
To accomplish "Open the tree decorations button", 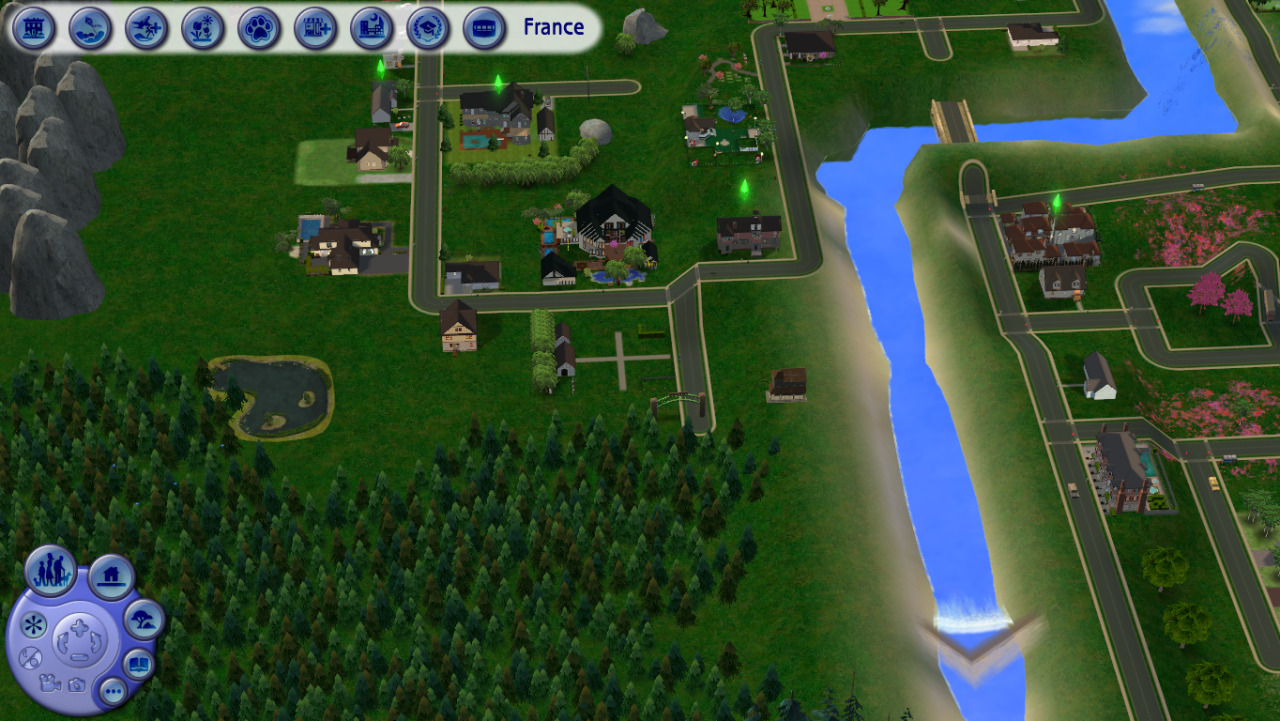I will point(143,620).
